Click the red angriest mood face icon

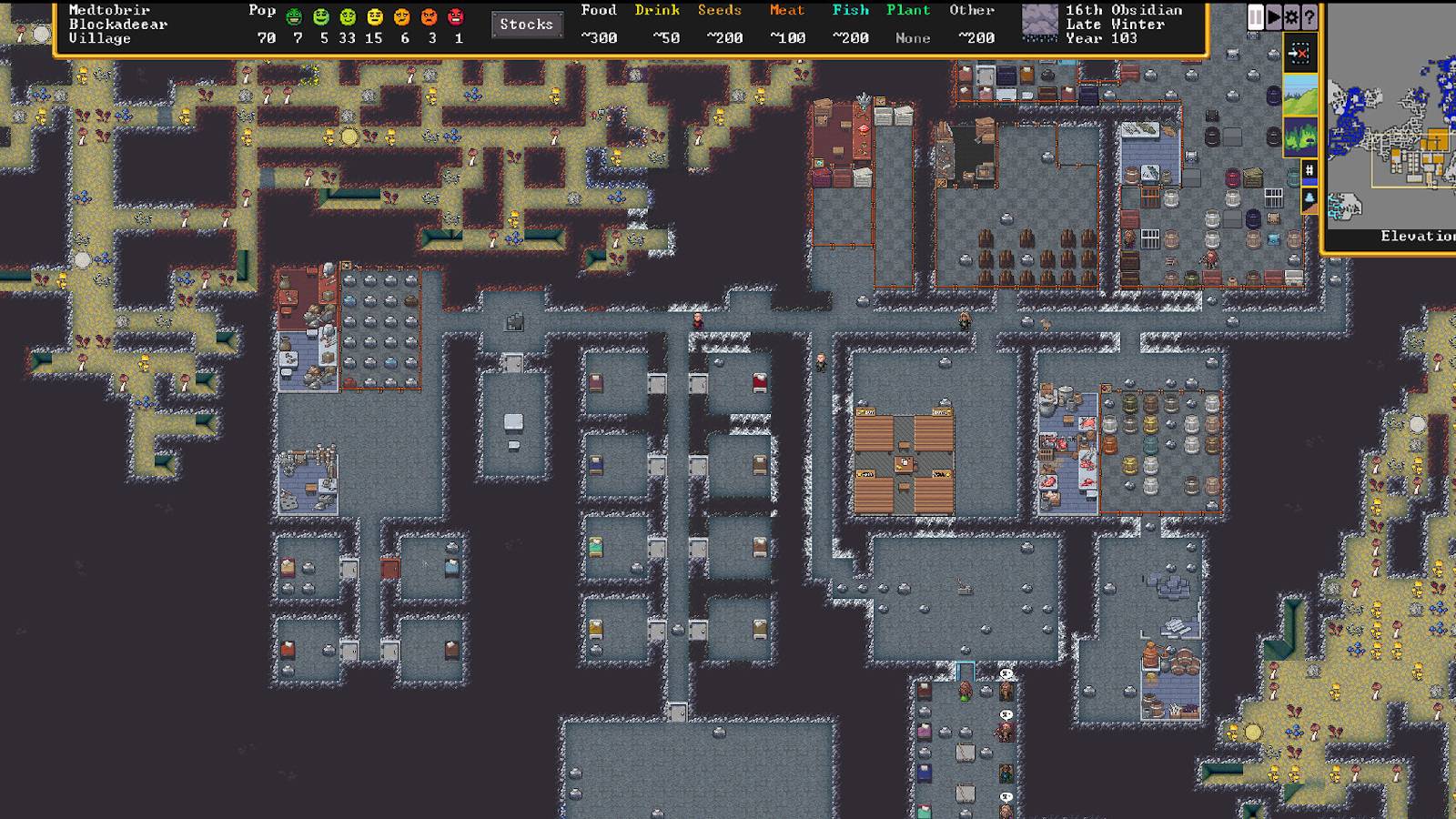pyautogui.click(x=456, y=18)
